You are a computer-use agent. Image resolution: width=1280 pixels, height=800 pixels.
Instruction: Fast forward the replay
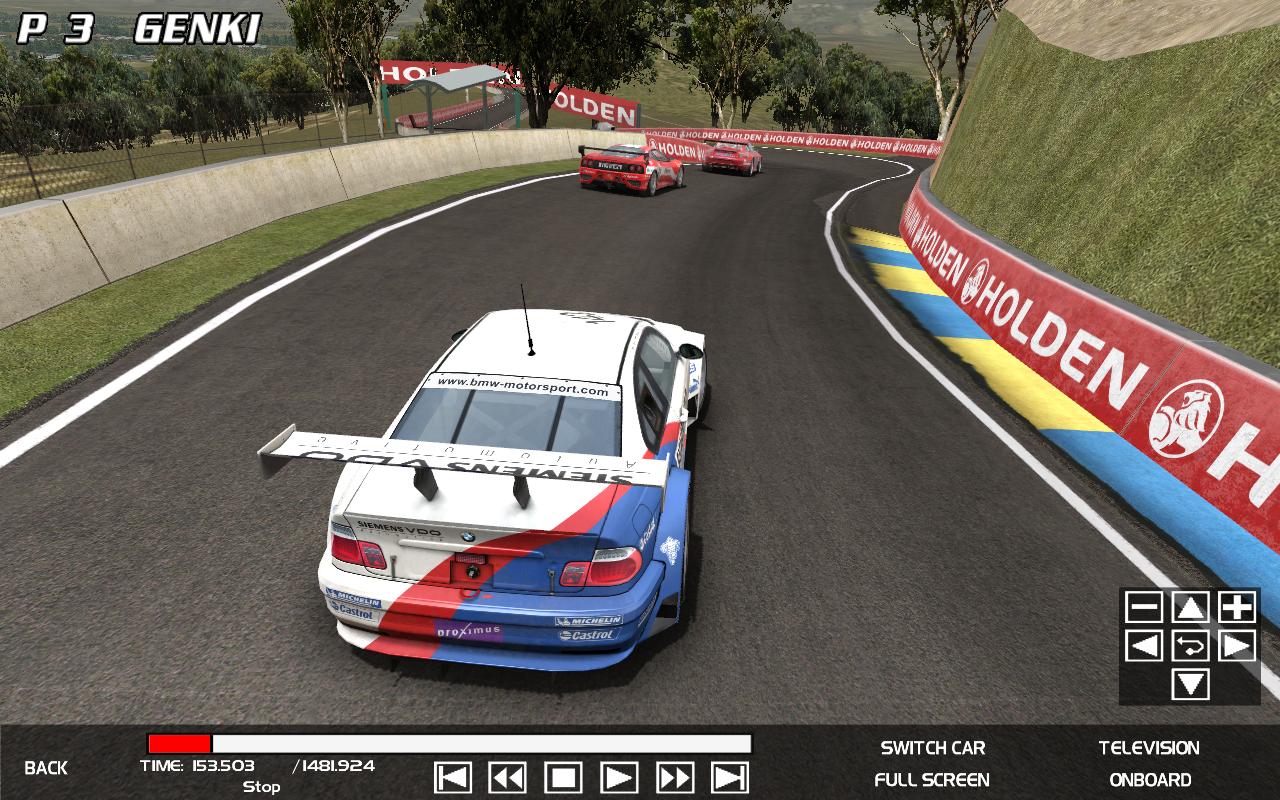[675, 777]
